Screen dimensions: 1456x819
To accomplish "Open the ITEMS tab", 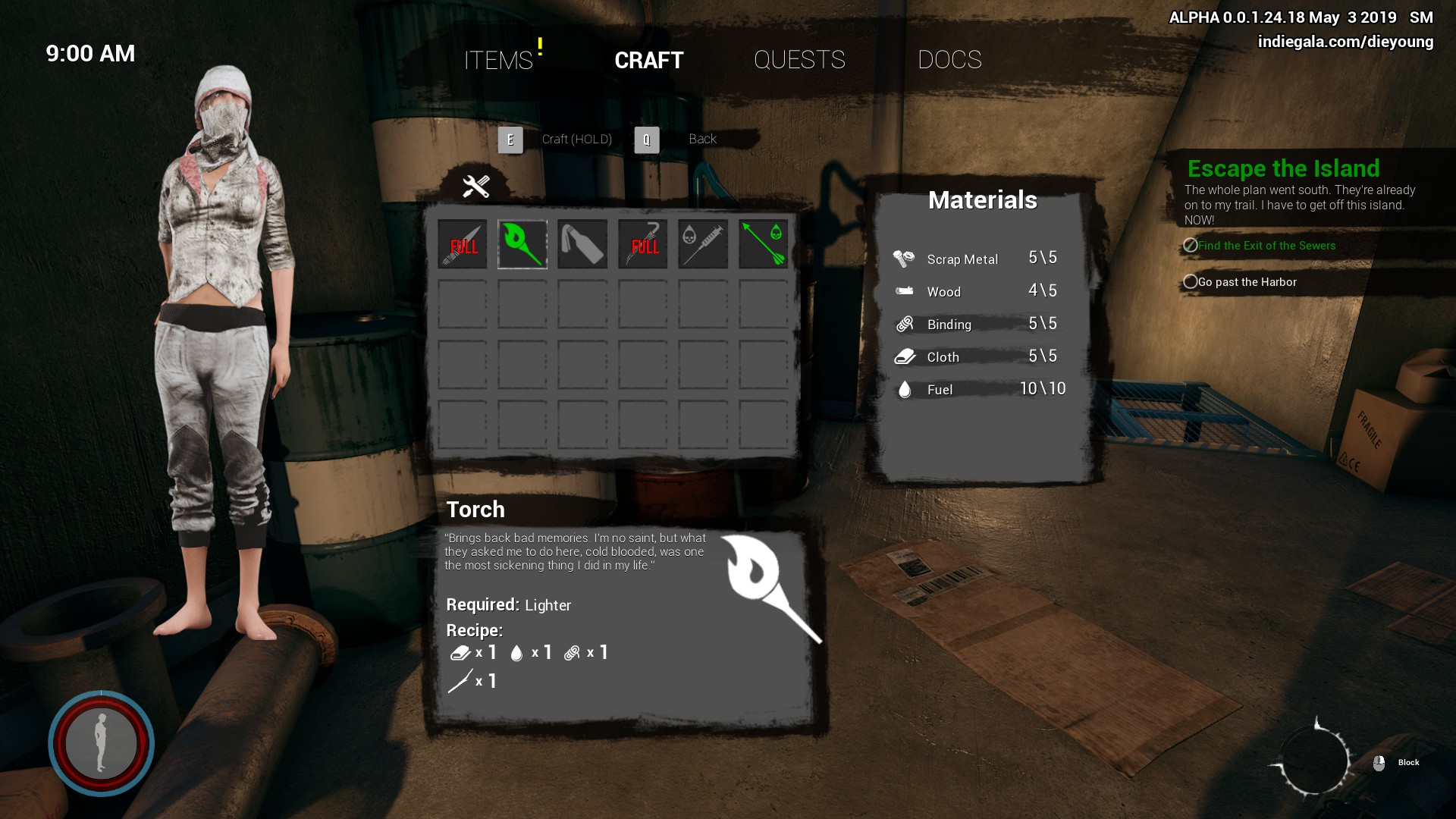I will 498,60.
